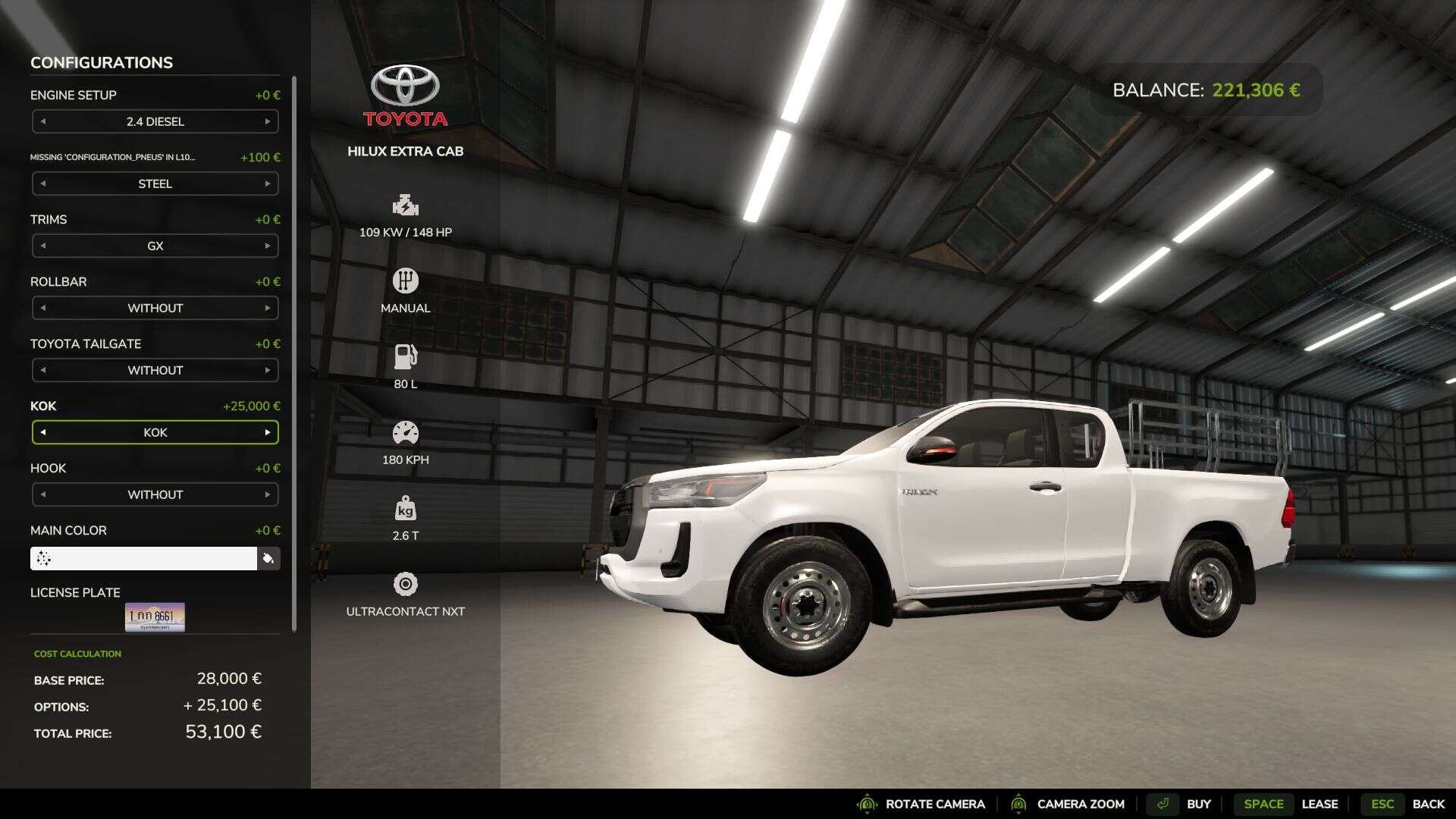The image size is (1456, 819).
Task: Select next KOK configuration arrow
Action: click(x=268, y=432)
